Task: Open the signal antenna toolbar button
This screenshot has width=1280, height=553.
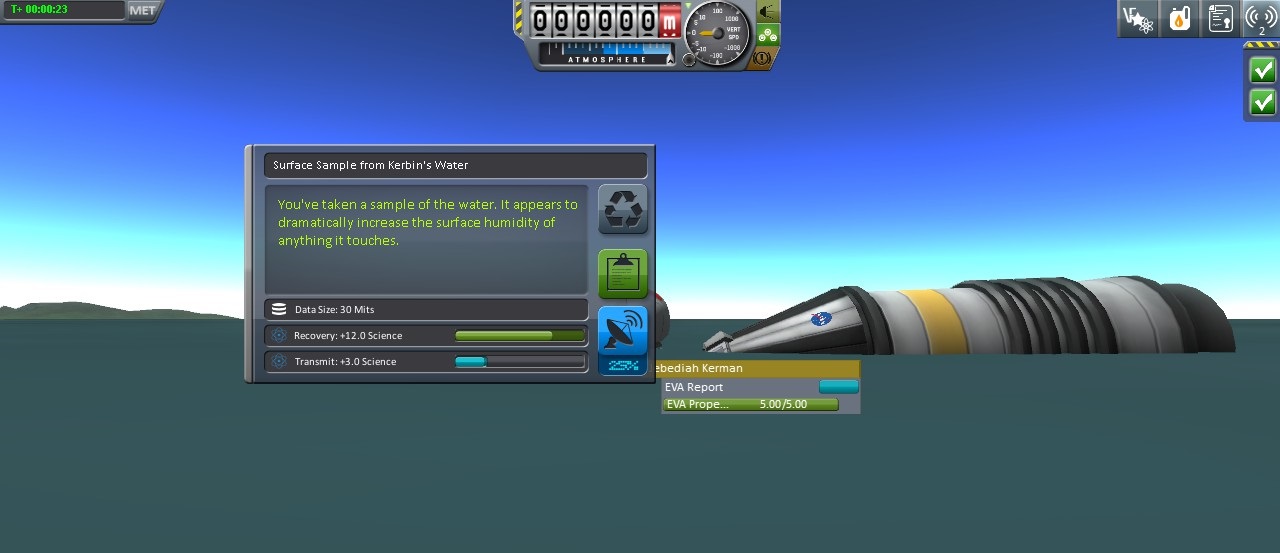Action: (x=1260, y=19)
